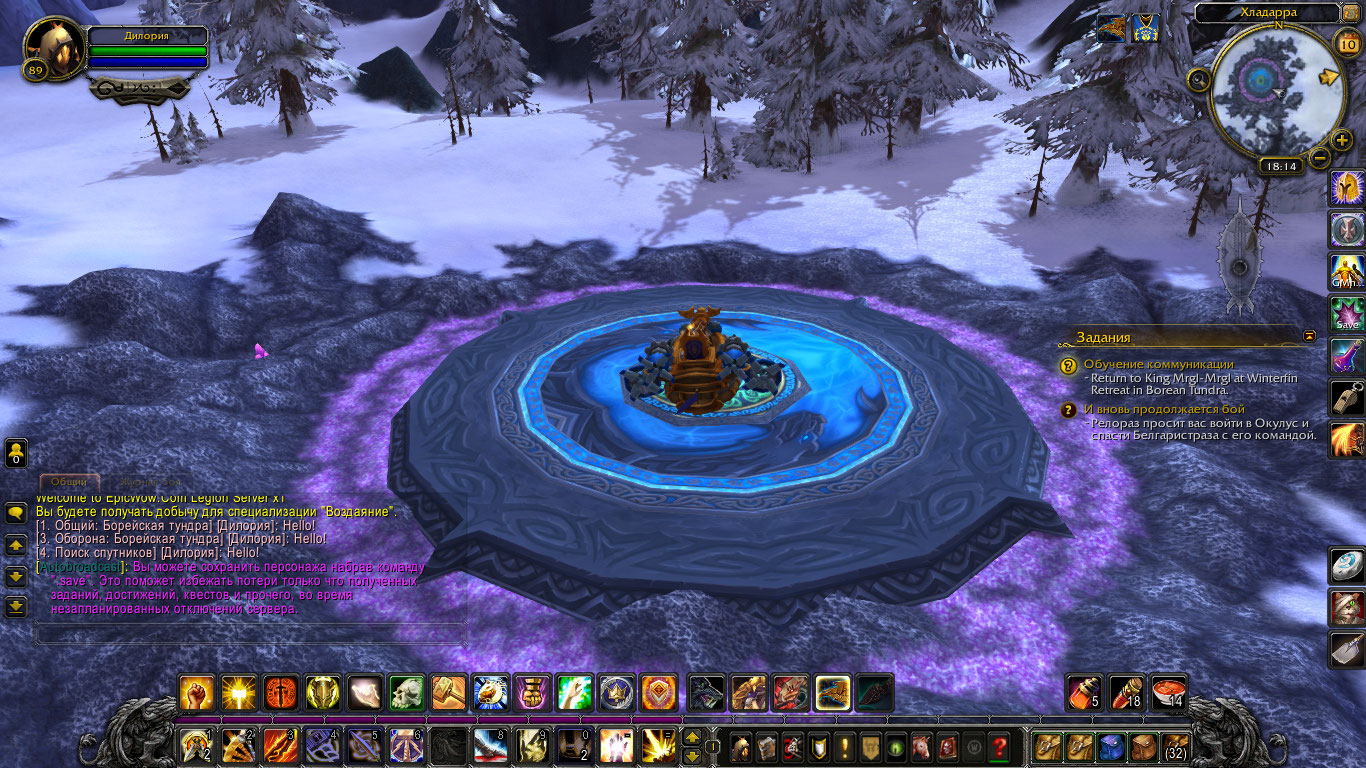
Task: Zoom out on the minimap
Action: click(x=1320, y=157)
